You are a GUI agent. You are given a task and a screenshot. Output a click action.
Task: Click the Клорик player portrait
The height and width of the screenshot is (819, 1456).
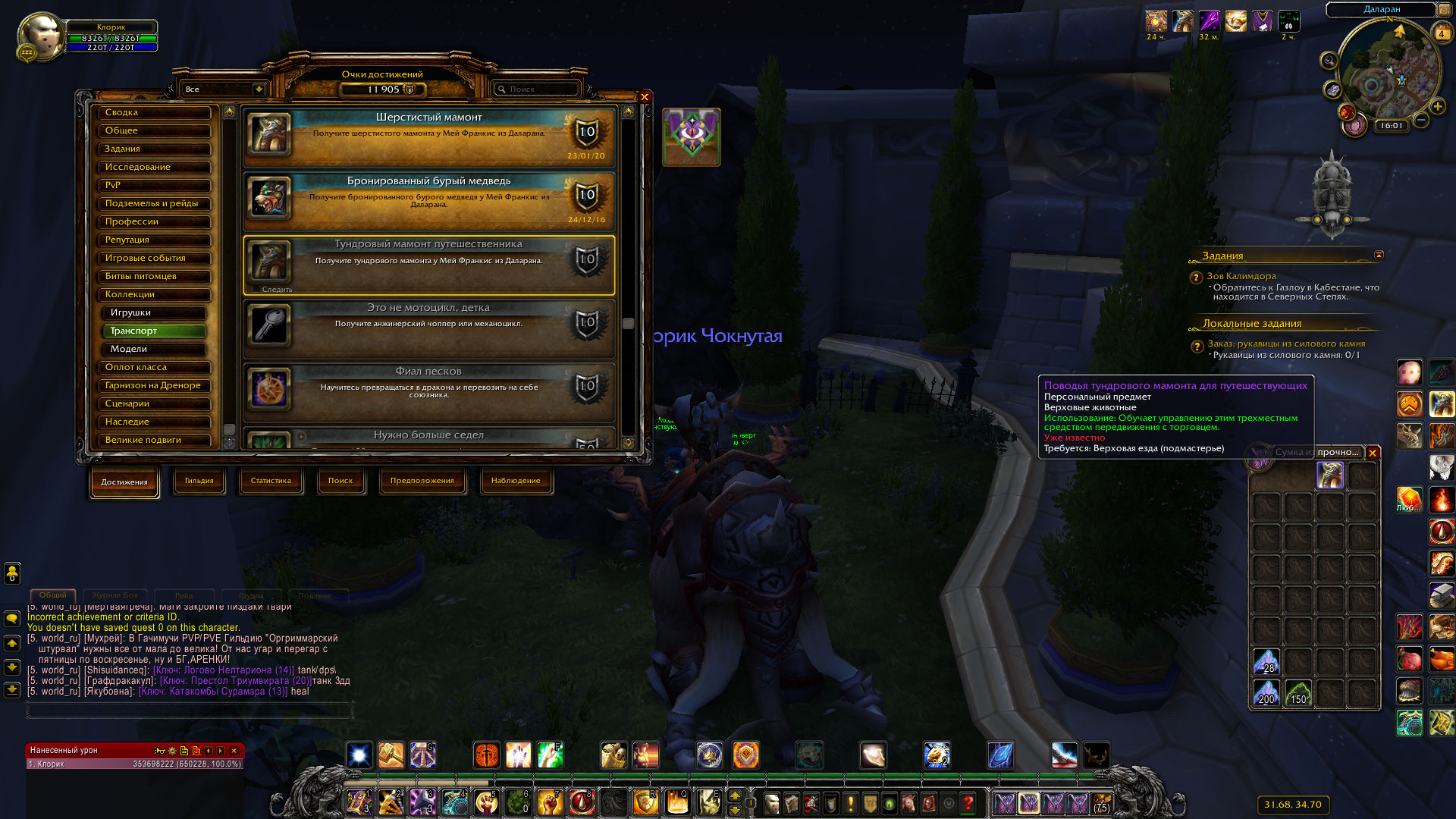[x=40, y=36]
